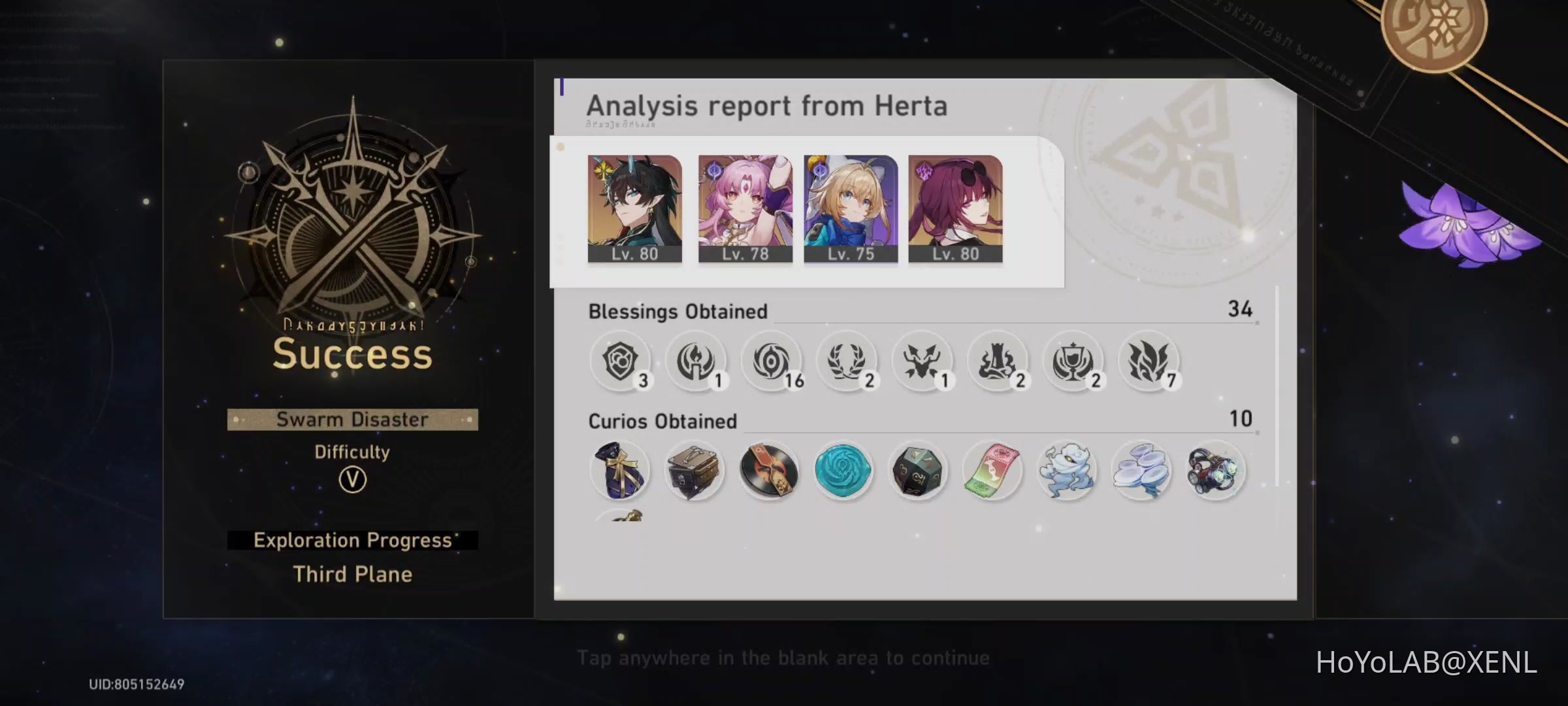
Task: Click the purple gift pouch curio
Action: [620, 471]
